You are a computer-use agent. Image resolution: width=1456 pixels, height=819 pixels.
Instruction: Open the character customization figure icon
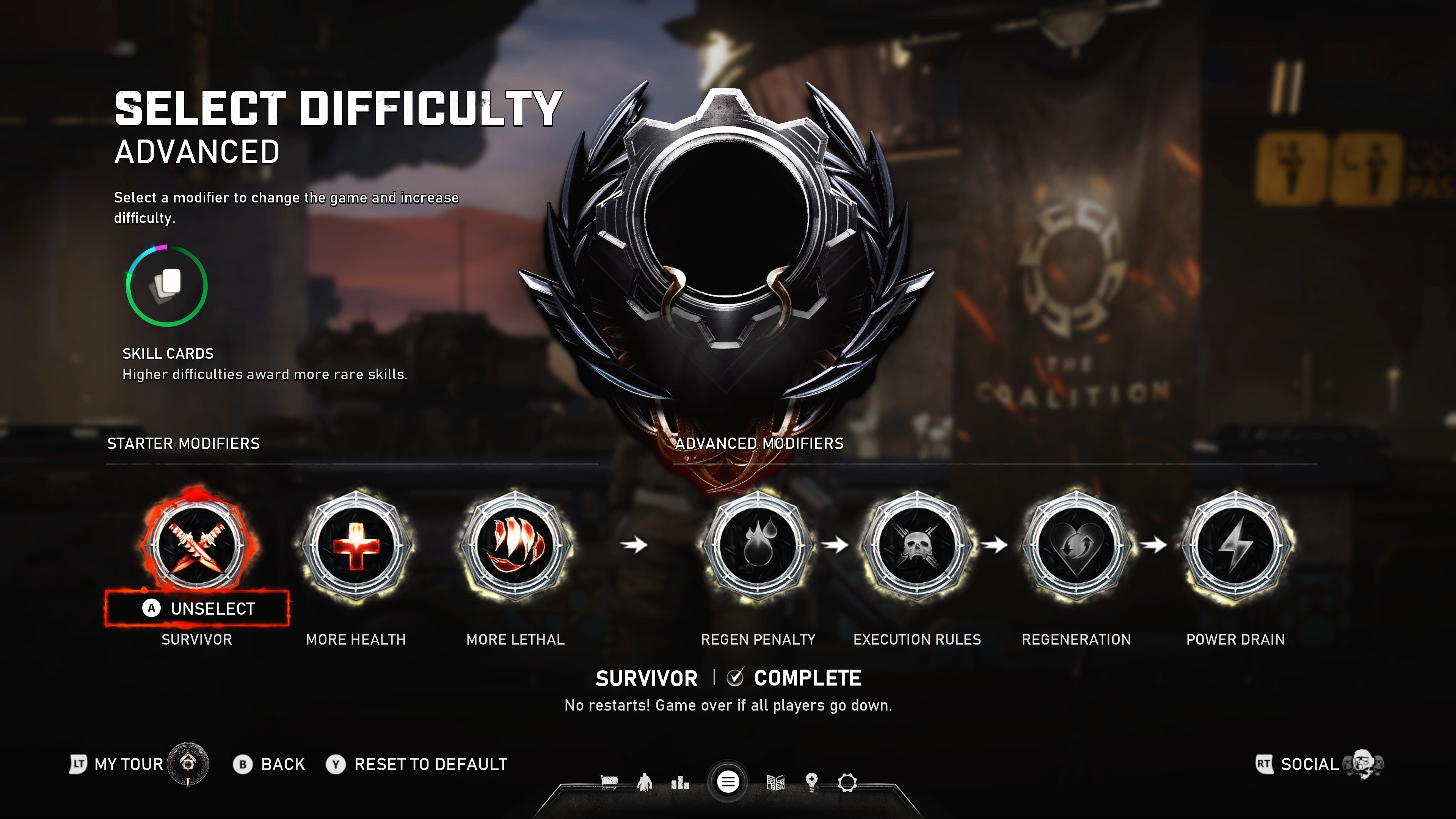pos(644,782)
